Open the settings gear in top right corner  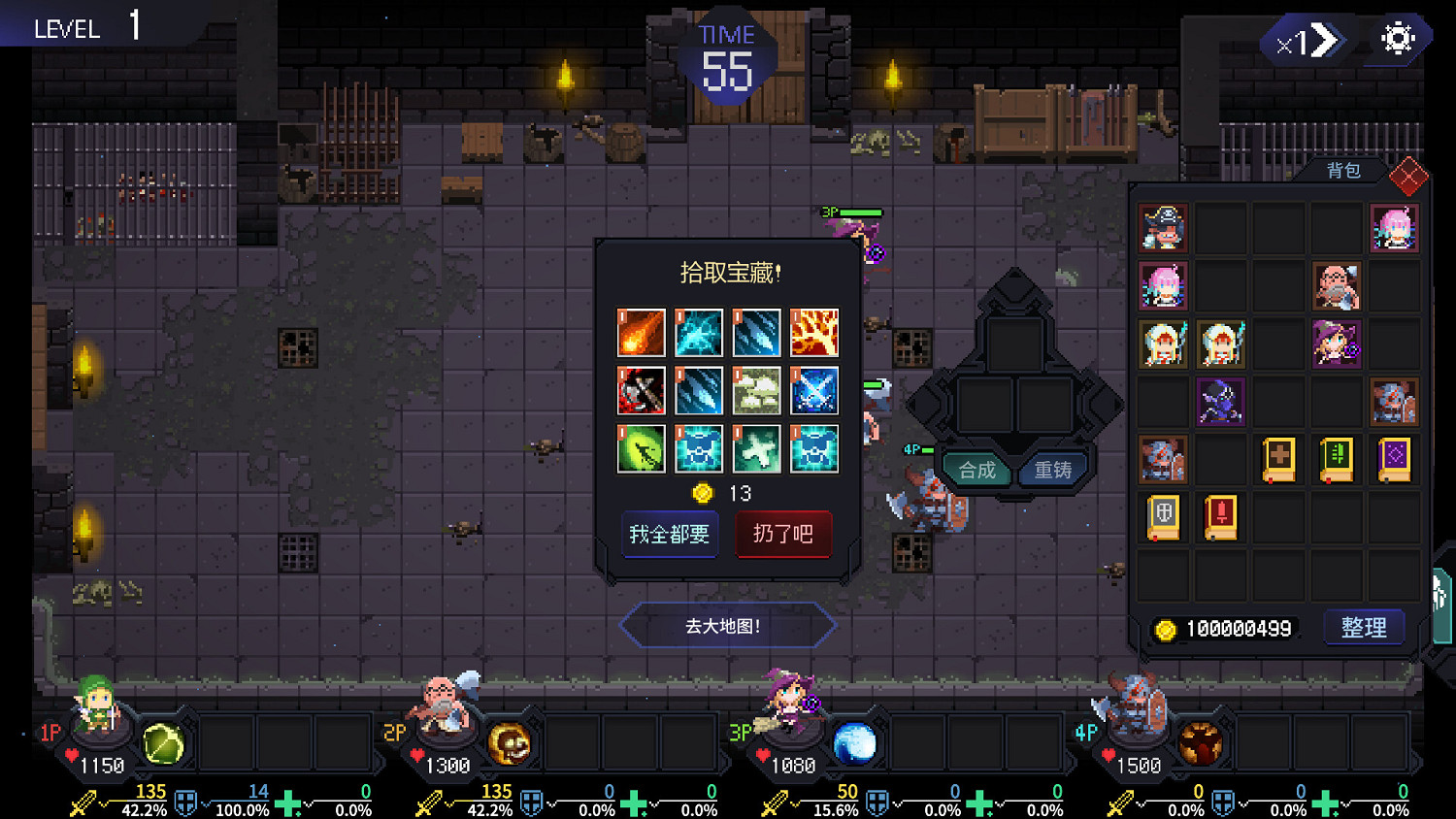pos(1396,39)
